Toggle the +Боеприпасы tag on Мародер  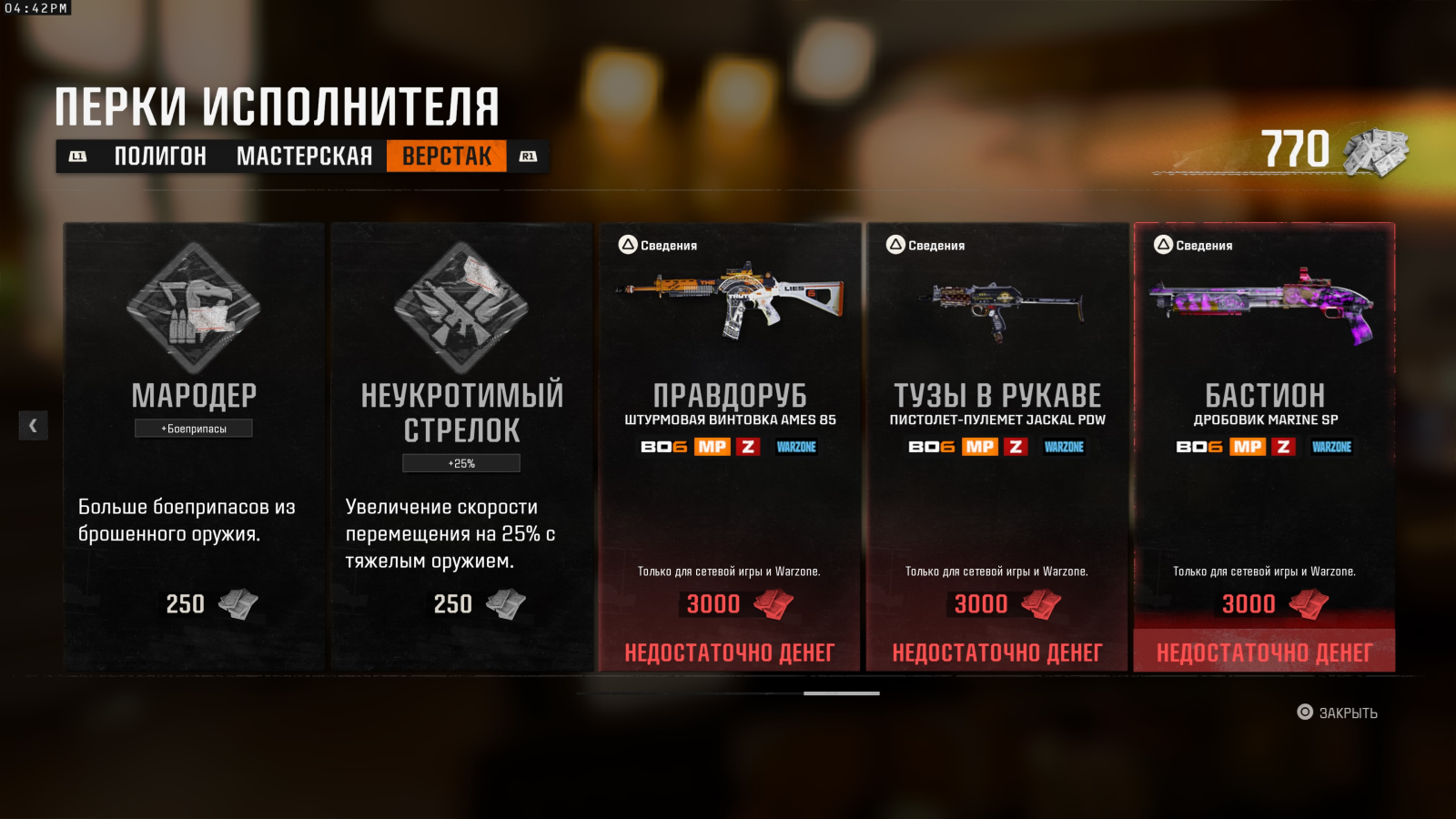[x=193, y=427]
